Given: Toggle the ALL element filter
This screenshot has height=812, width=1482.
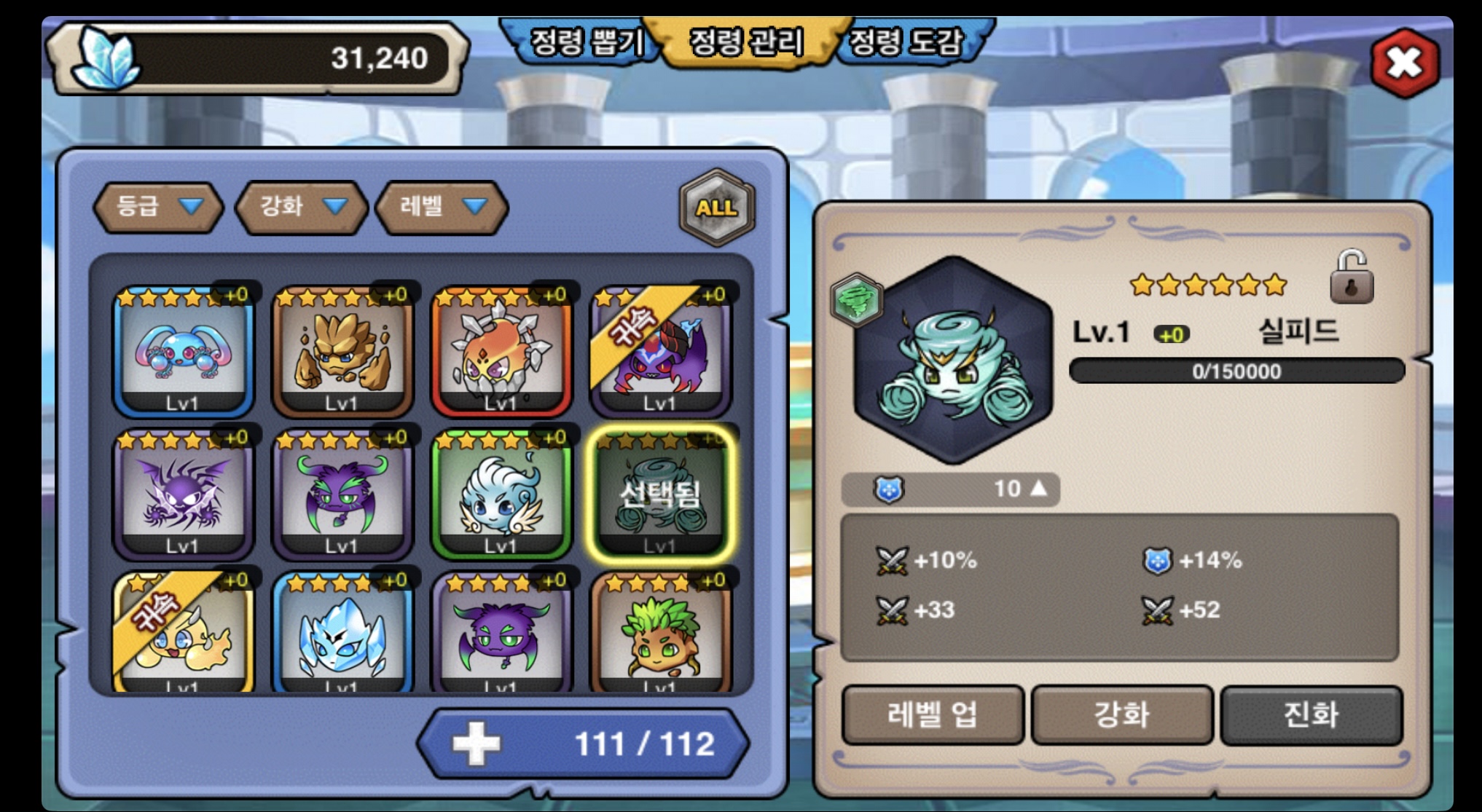Looking at the screenshot, I should point(717,208).
